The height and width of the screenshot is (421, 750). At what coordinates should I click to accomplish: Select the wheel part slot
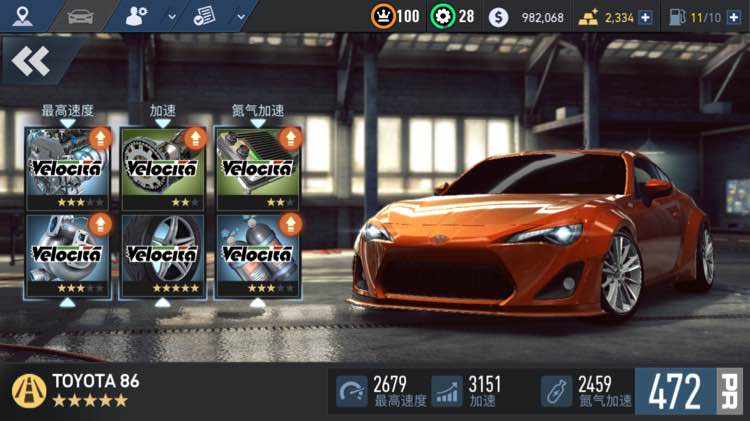click(x=162, y=254)
